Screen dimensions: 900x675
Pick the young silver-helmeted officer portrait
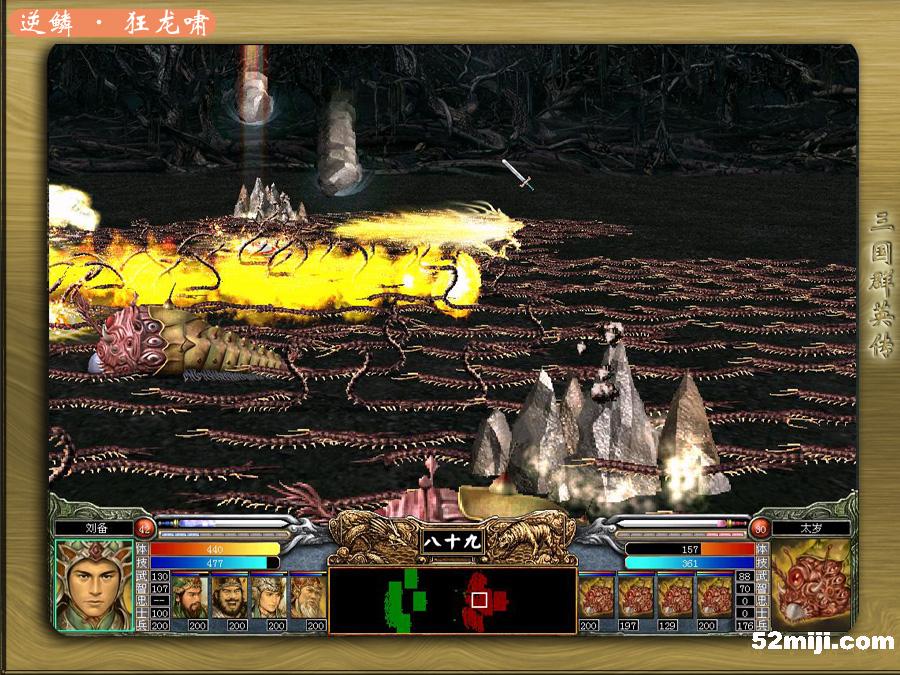tap(268, 596)
